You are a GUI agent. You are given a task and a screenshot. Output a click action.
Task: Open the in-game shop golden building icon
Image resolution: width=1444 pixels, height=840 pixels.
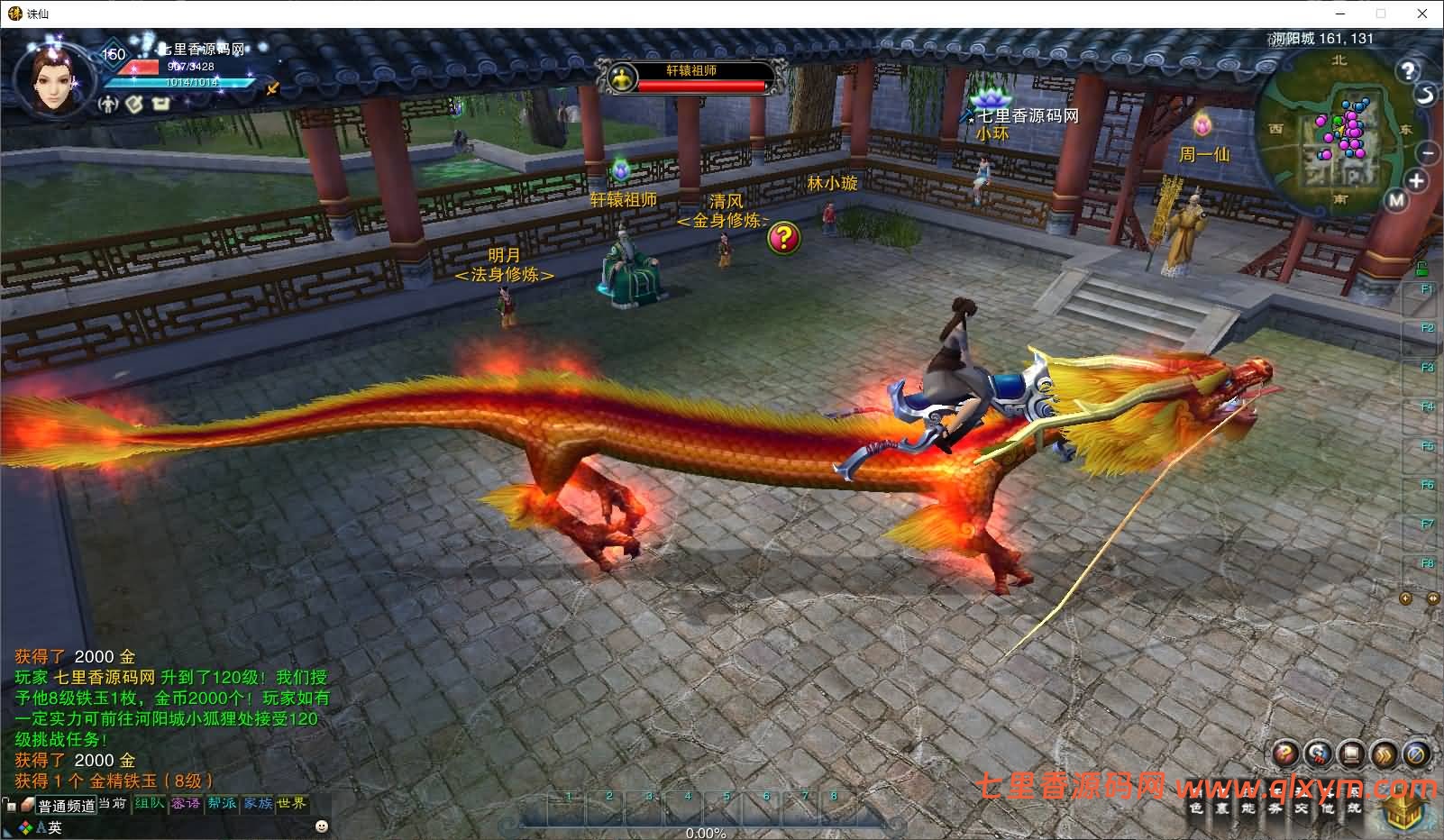tap(1399, 809)
